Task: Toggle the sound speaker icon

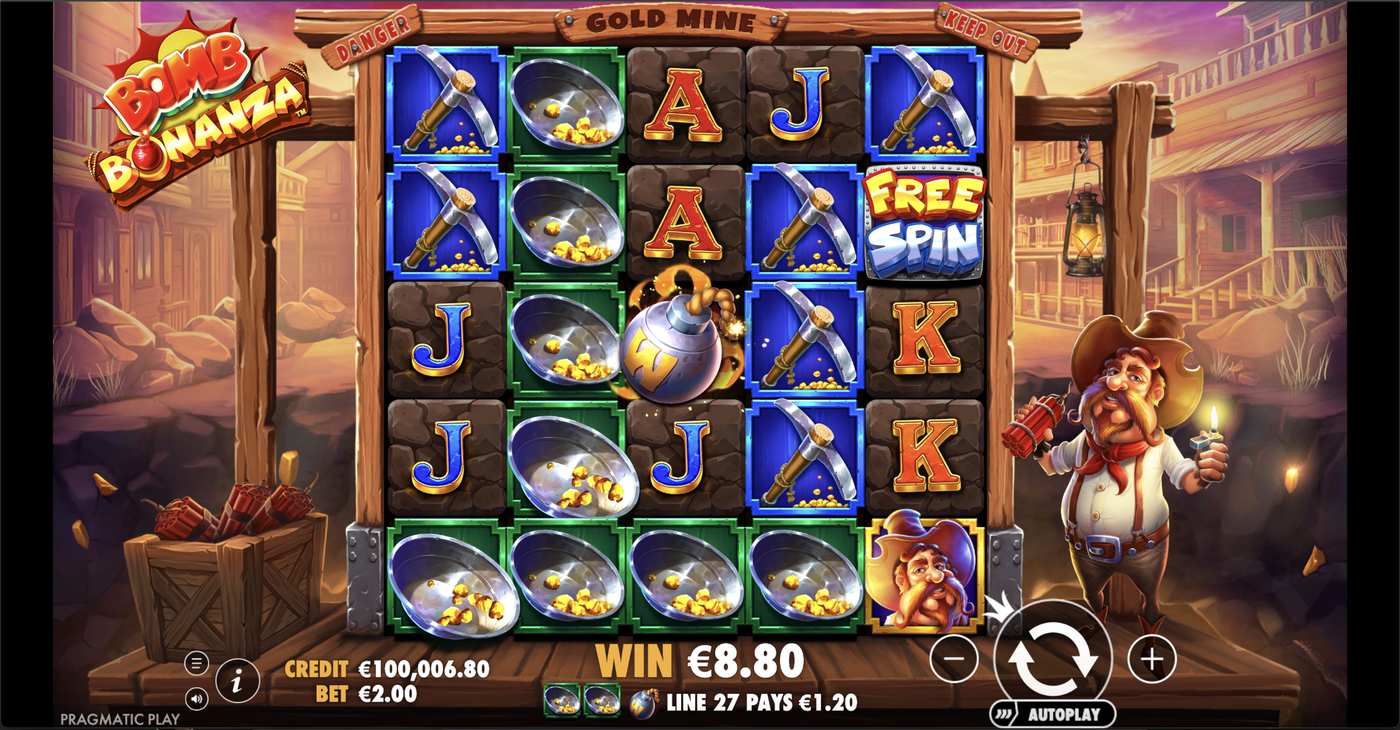Action: tap(197, 699)
